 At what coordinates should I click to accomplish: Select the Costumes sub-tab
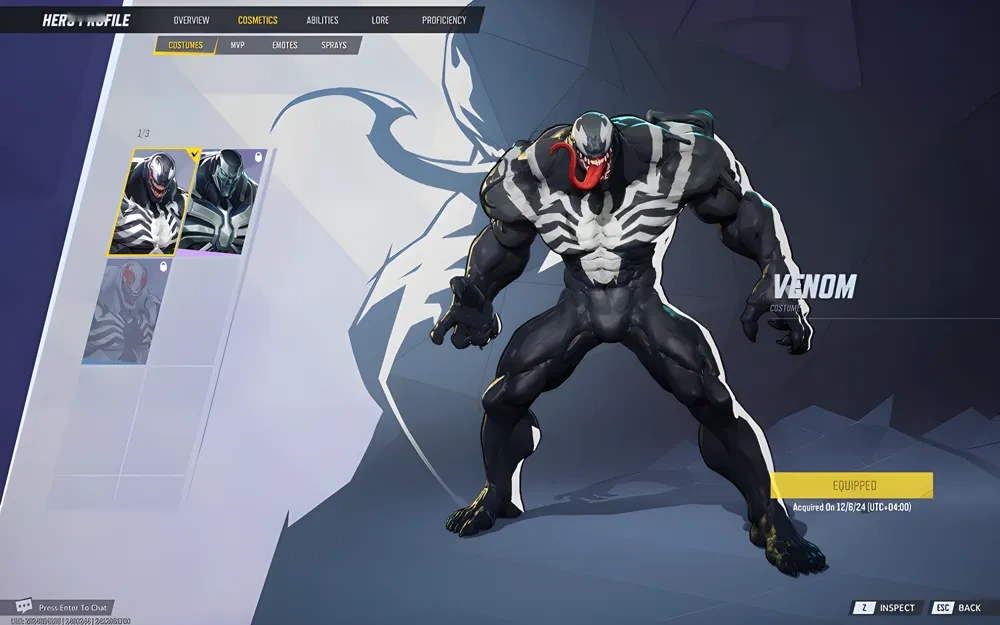(185, 45)
